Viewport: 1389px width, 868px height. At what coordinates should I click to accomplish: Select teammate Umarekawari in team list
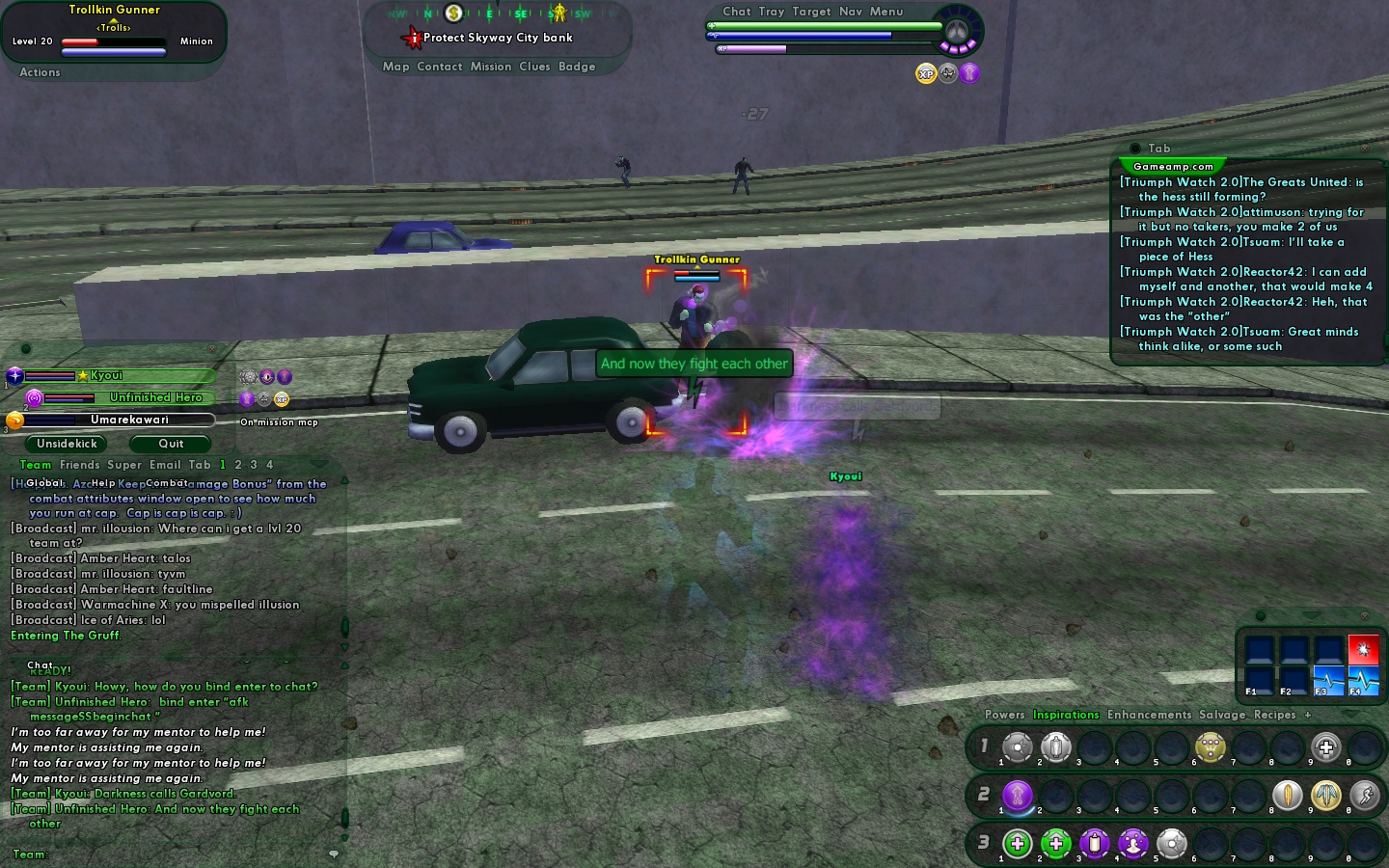point(129,420)
